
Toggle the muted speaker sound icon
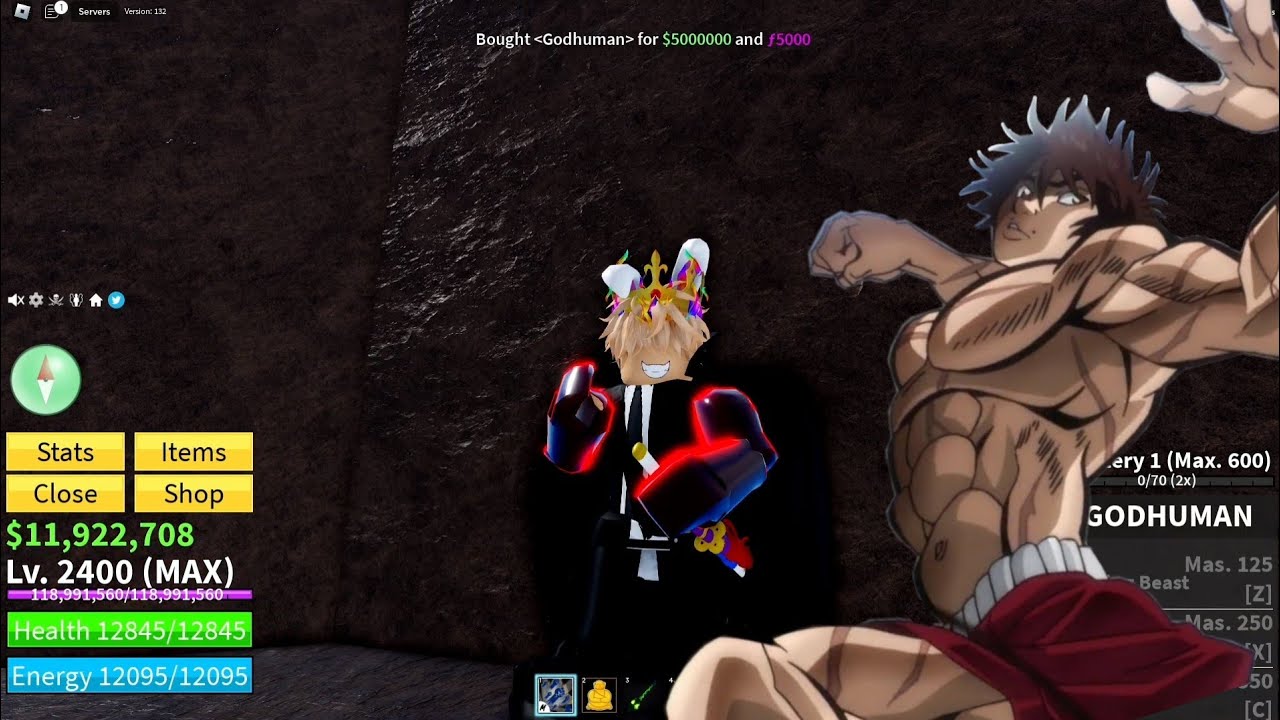pos(15,300)
